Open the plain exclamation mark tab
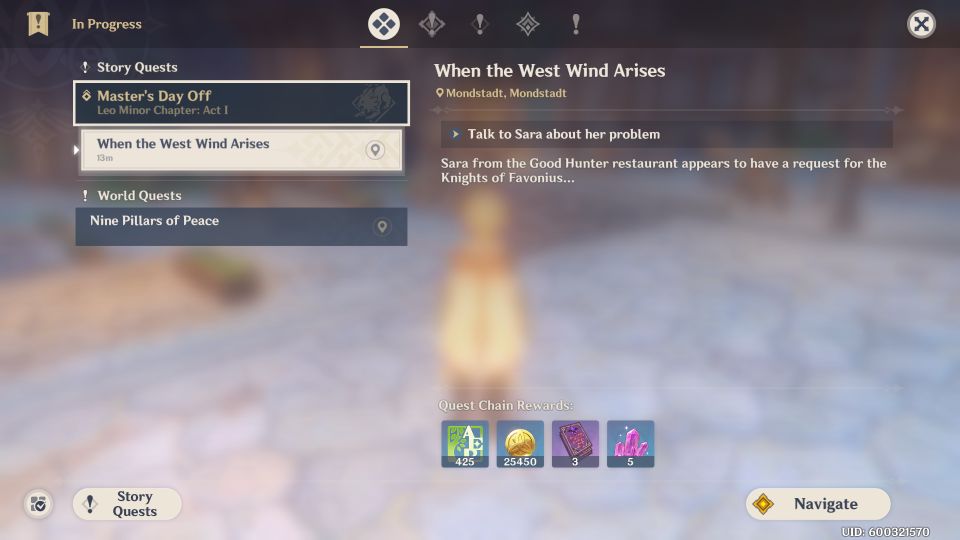The height and width of the screenshot is (540, 960). tap(576, 24)
